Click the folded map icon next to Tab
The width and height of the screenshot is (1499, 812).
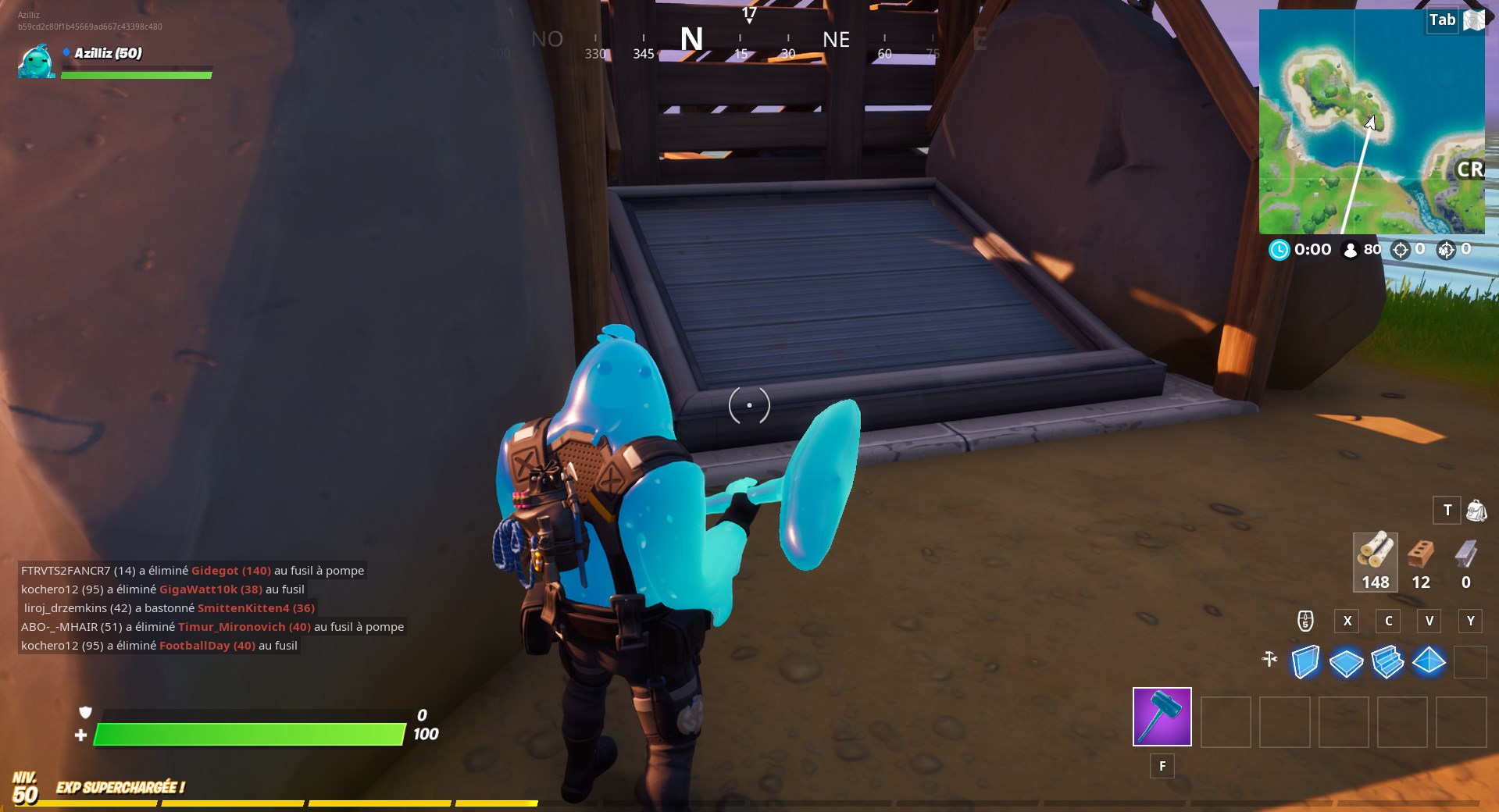tap(1476, 21)
